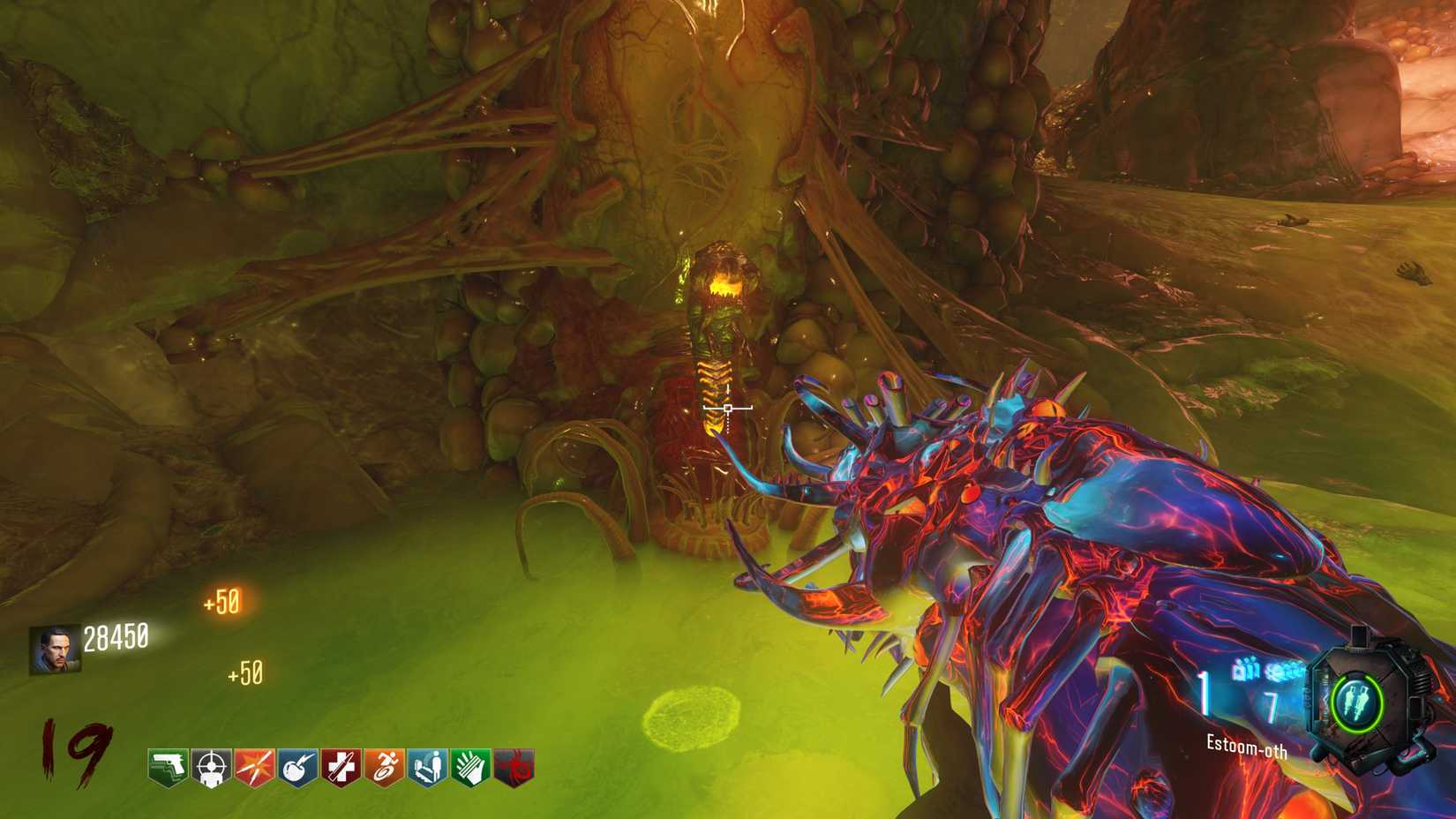Click the reserve ammo number 7

click(1272, 703)
